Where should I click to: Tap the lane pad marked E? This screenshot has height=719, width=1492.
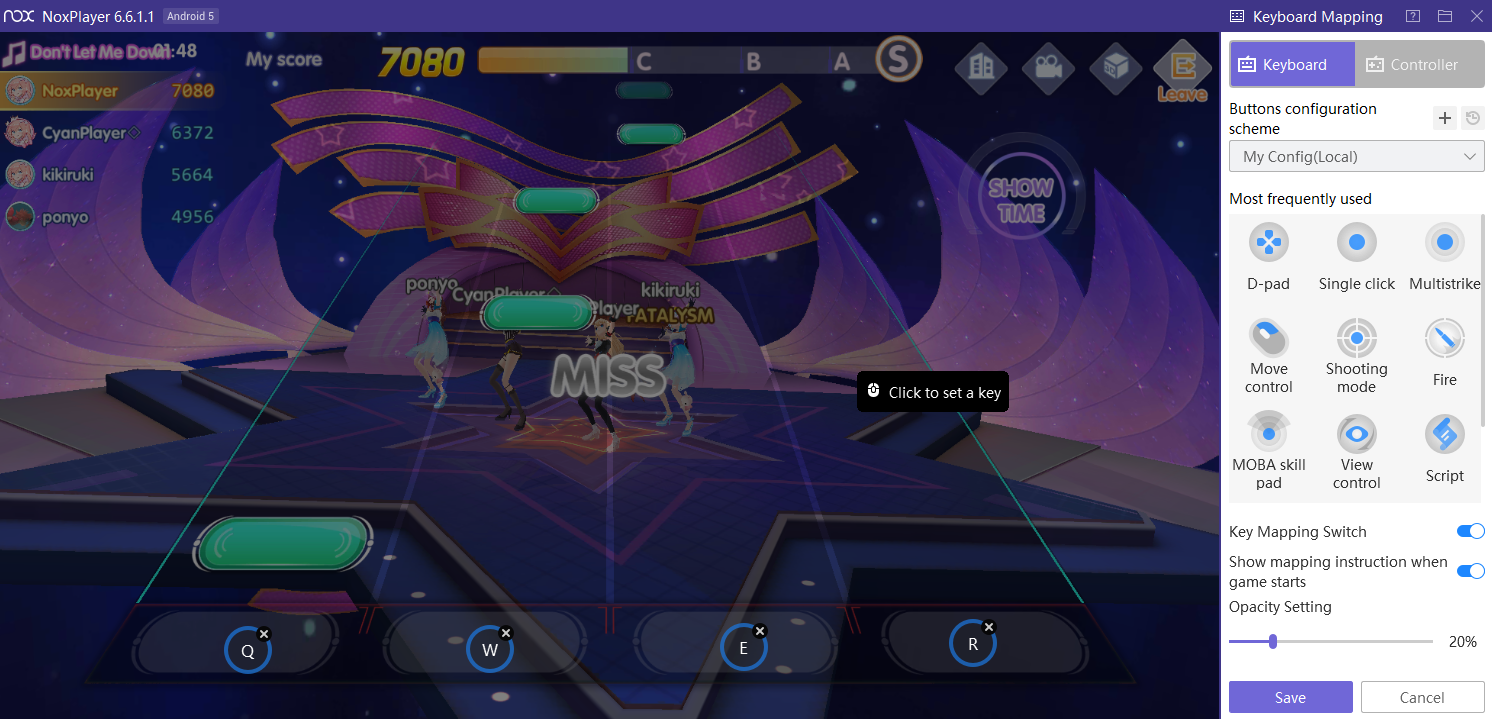(744, 648)
